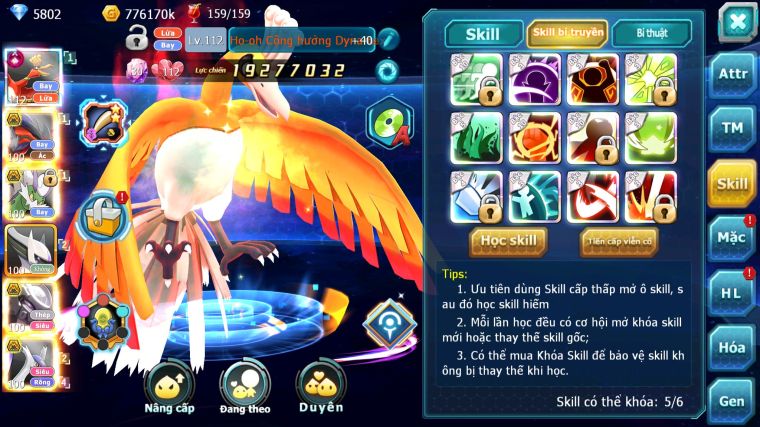
Task: Tap the Nâng cấp upgrade button
Action: click(169, 390)
